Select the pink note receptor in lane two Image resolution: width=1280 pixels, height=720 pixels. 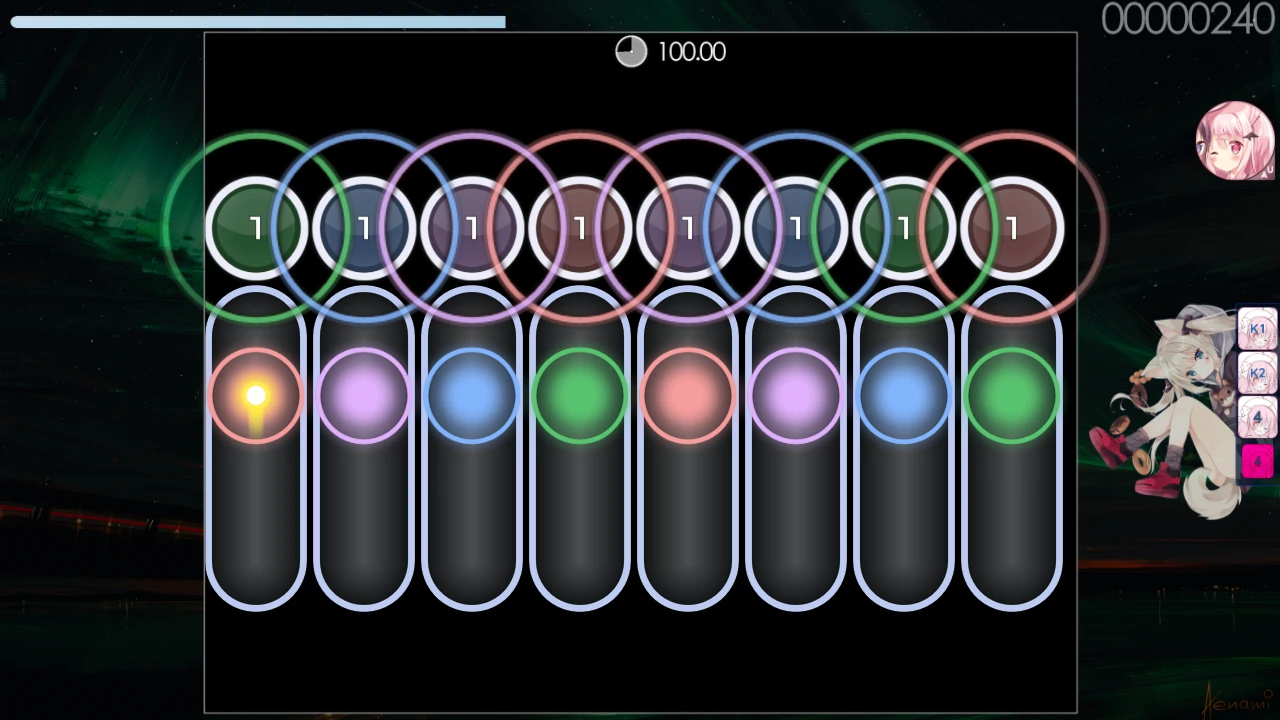click(x=363, y=394)
